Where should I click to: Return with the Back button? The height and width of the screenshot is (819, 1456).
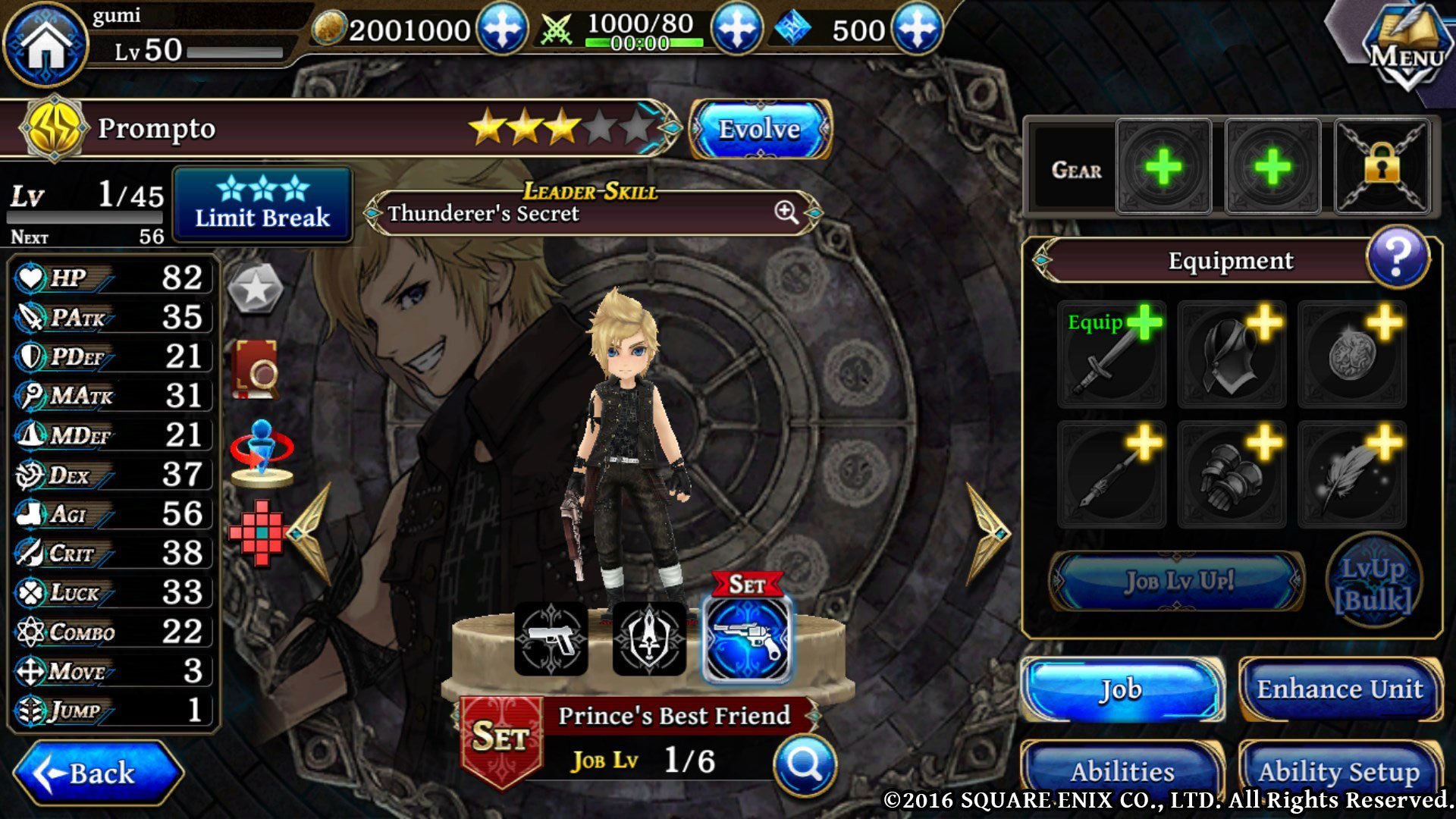point(99,773)
